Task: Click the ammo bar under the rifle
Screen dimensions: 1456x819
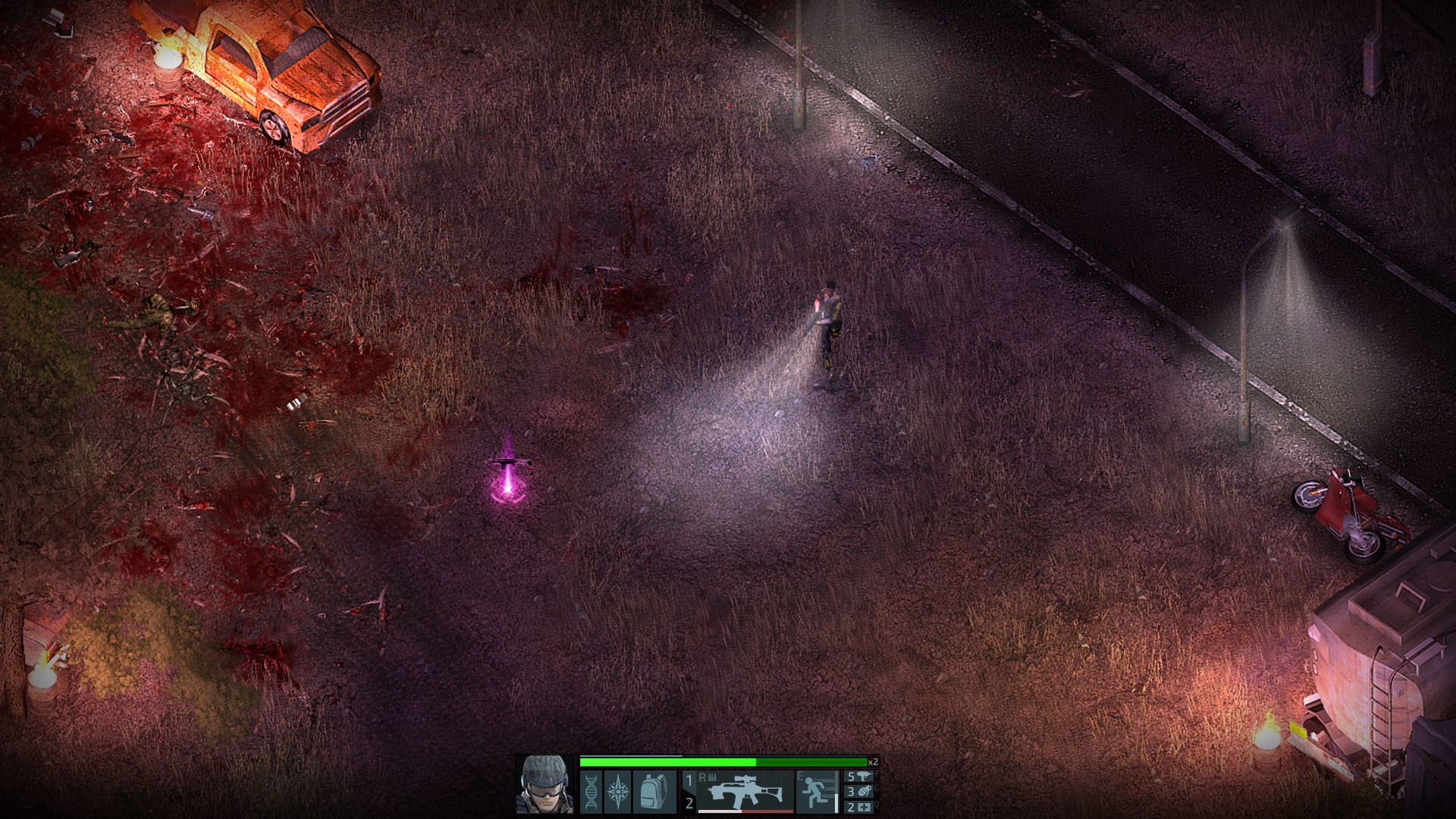Action: click(x=747, y=811)
